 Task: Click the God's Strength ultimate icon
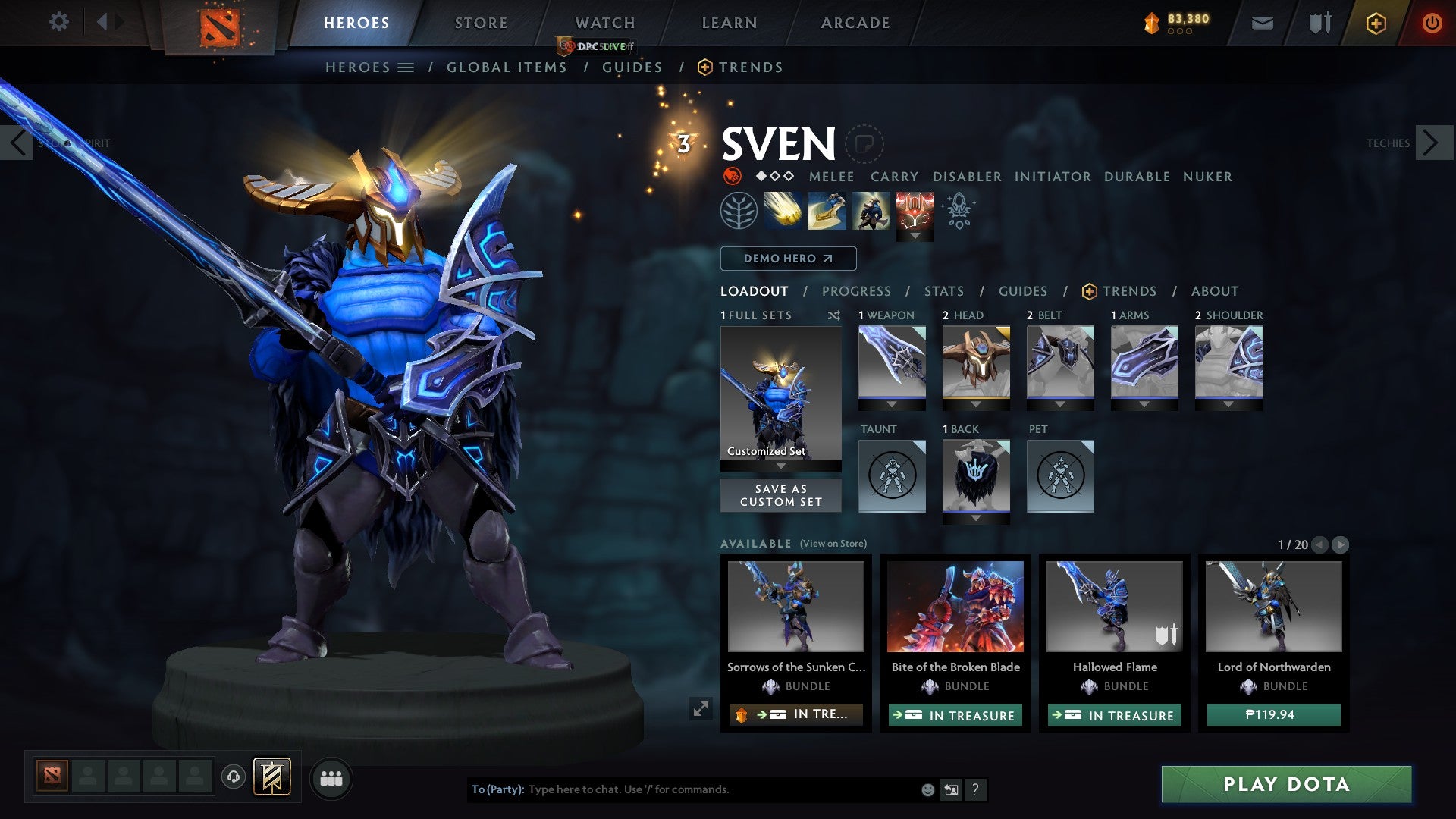tap(915, 210)
